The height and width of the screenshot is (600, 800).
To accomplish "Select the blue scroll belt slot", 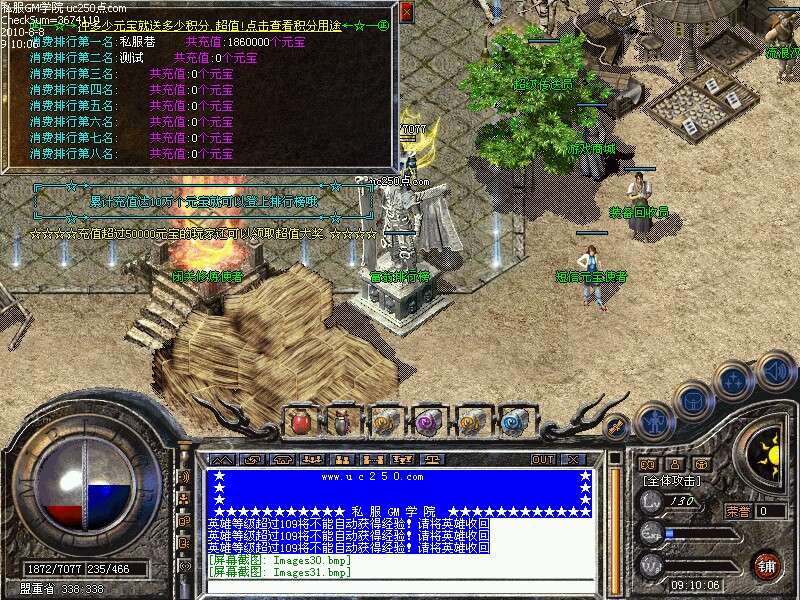I will [x=513, y=422].
